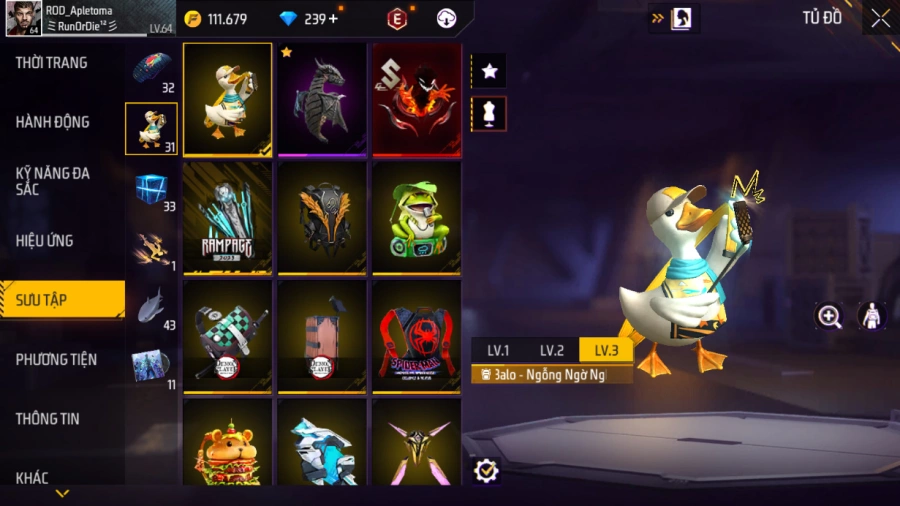The image size is (900, 506).
Task: Click the magnifier zoom preview button
Action: pyautogui.click(x=829, y=317)
